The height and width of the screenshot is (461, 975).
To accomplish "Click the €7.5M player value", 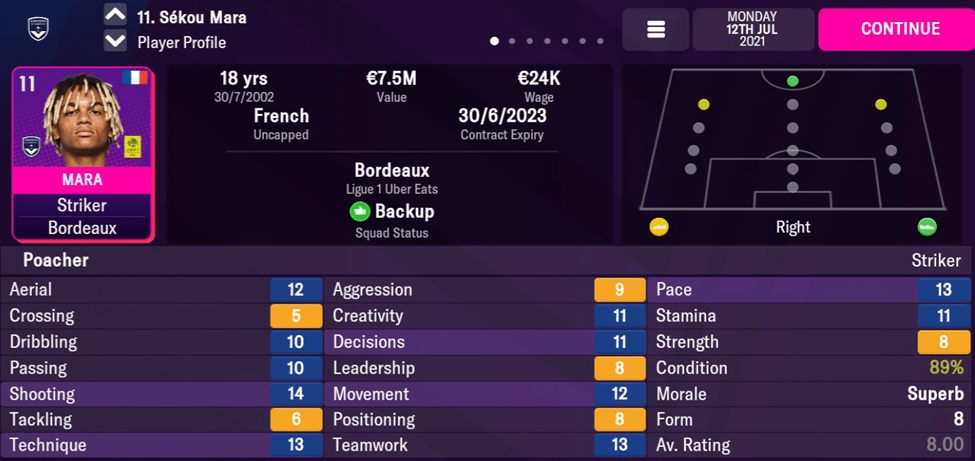I will [x=391, y=79].
